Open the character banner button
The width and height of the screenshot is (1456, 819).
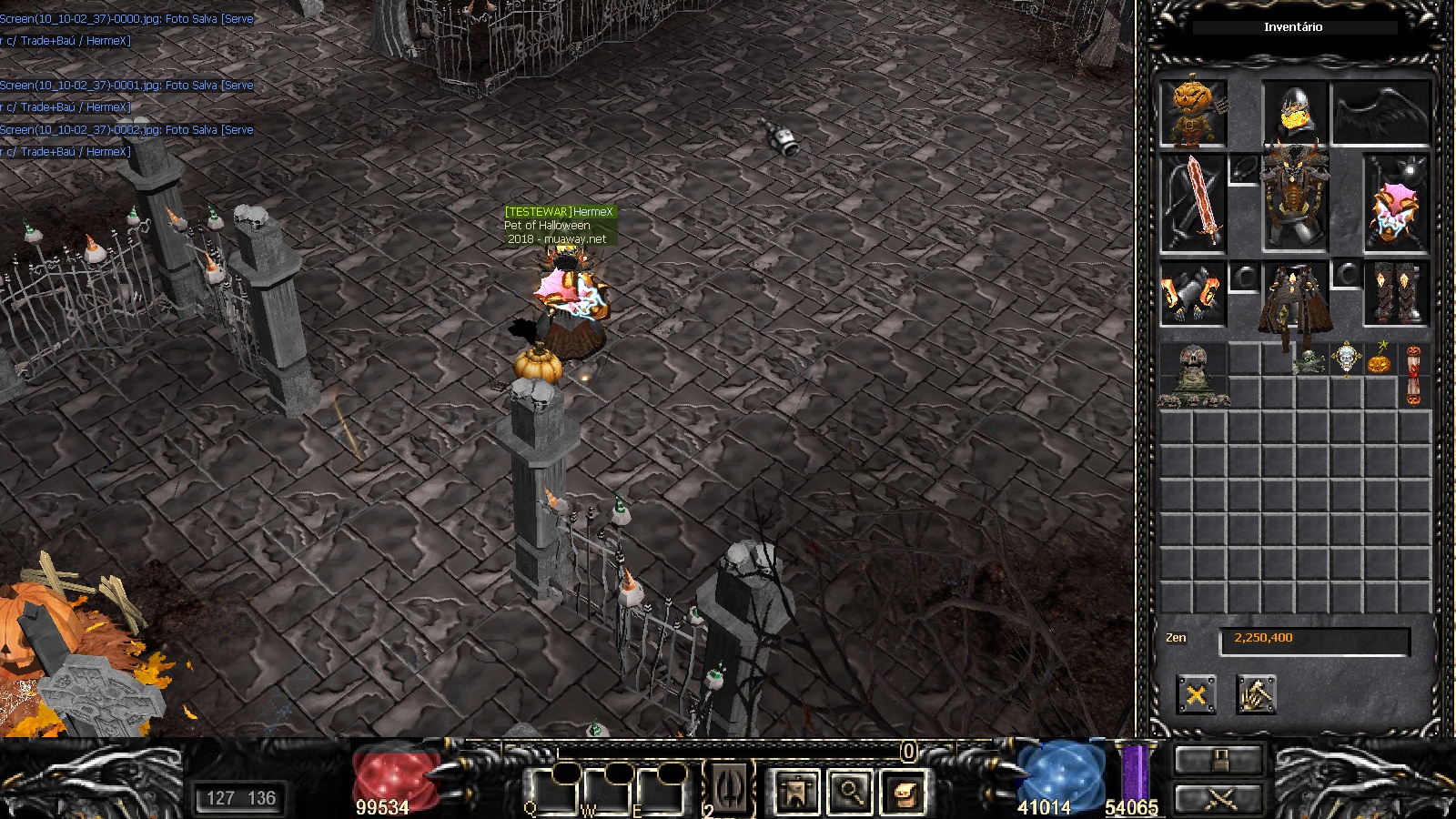(796, 792)
